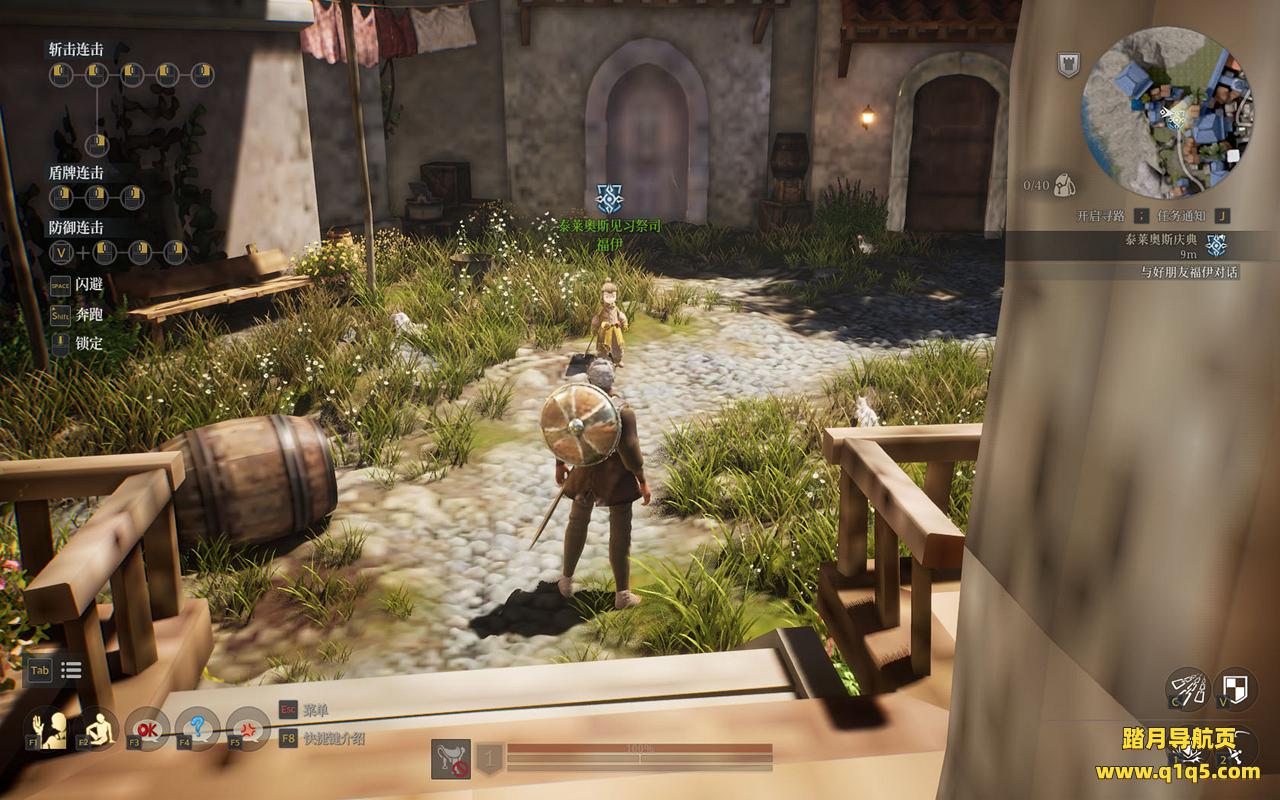Select the sword skill in slot 2
This screenshot has height=800, width=1280.
click(1235, 748)
